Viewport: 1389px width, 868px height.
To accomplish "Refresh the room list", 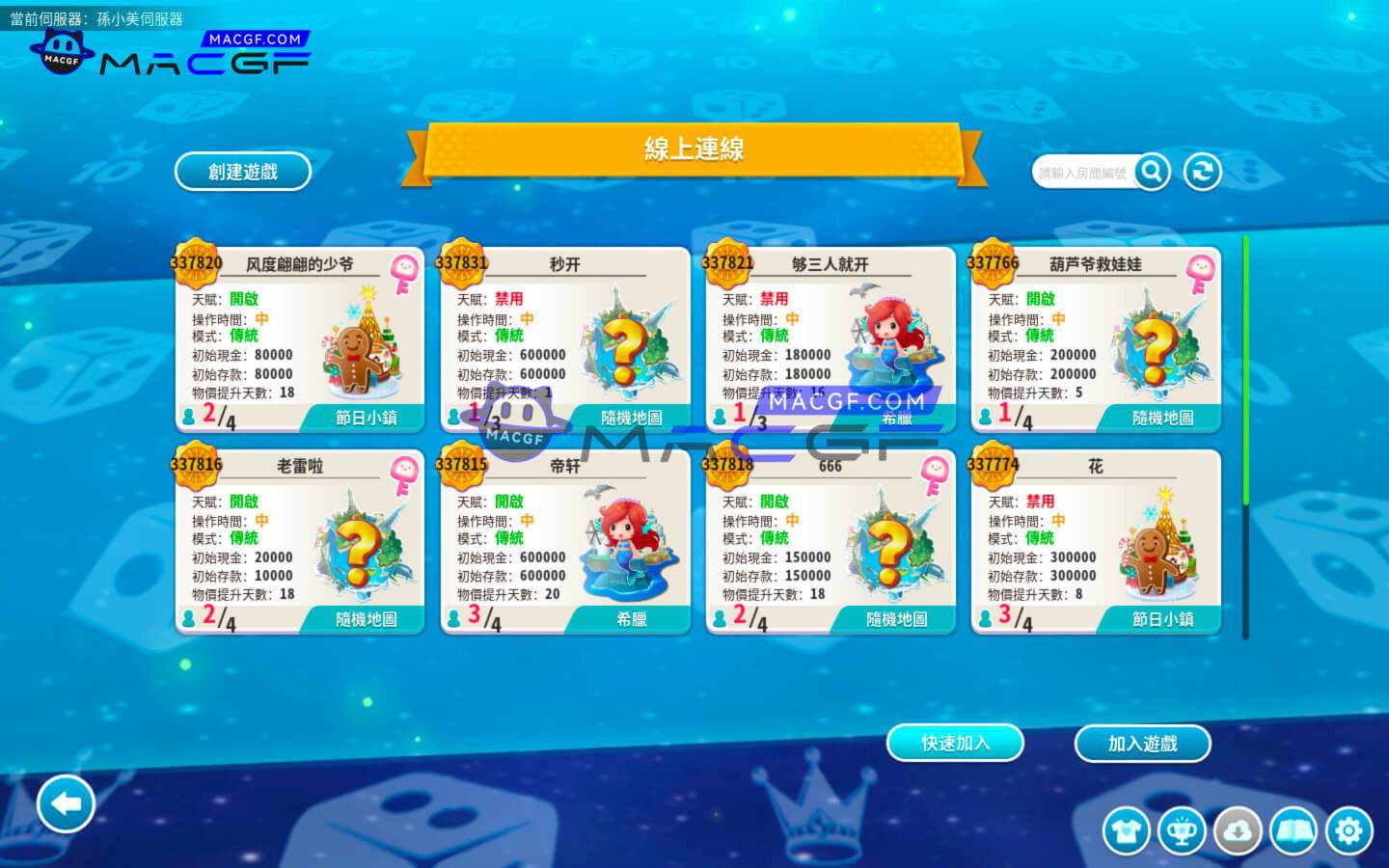I will pos(1202,171).
